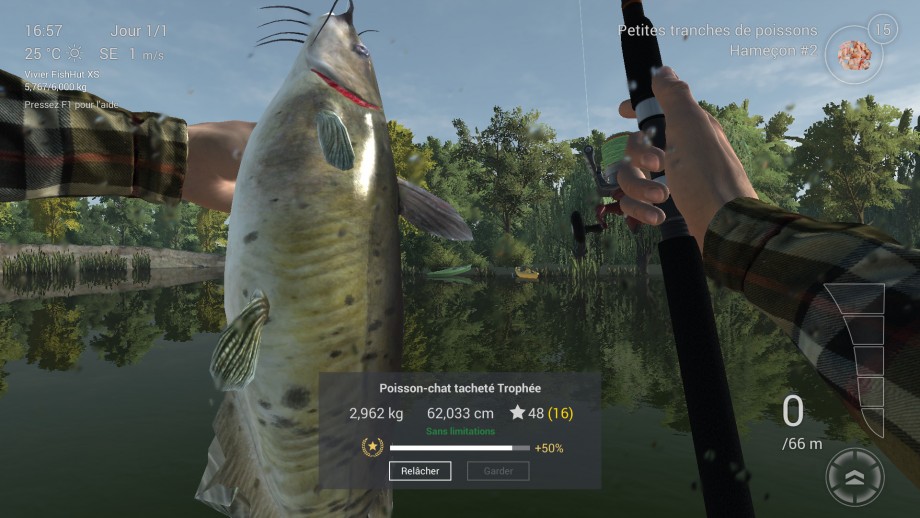920x518 pixels.
Task: Click the round double-chevron reel button
Action: point(855,477)
